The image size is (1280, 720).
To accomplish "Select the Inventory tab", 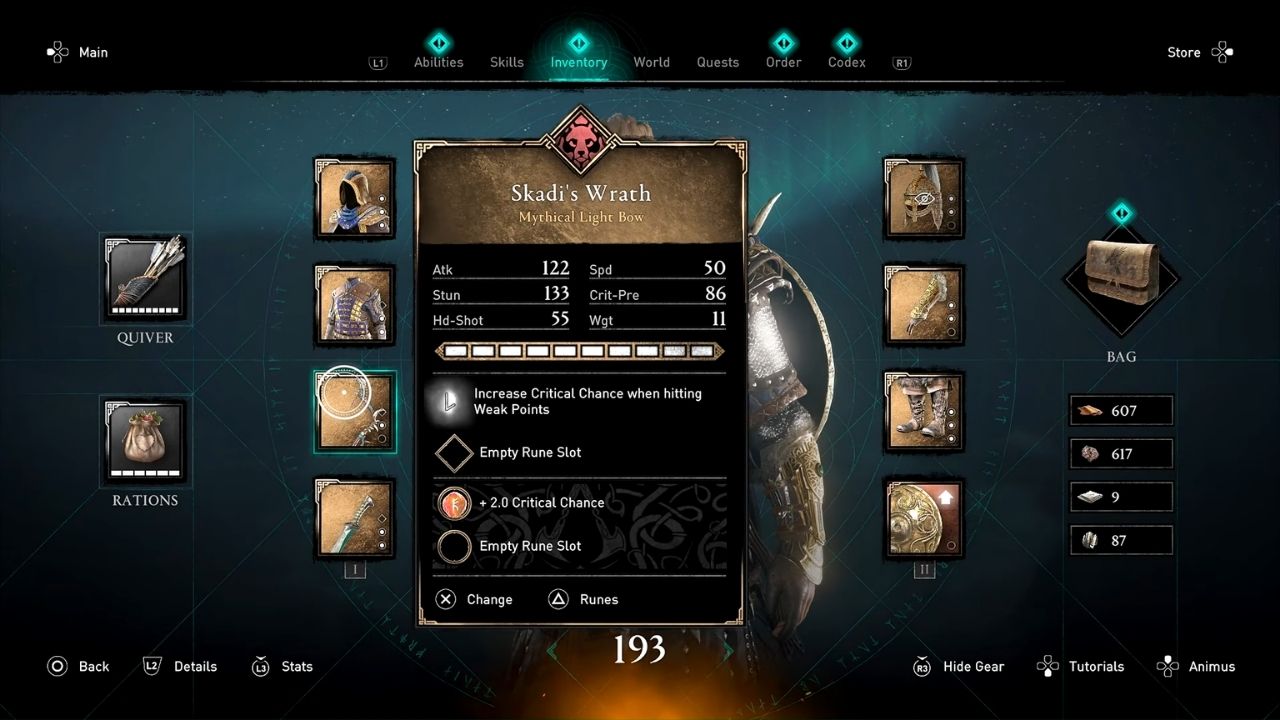I will [579, 62].
